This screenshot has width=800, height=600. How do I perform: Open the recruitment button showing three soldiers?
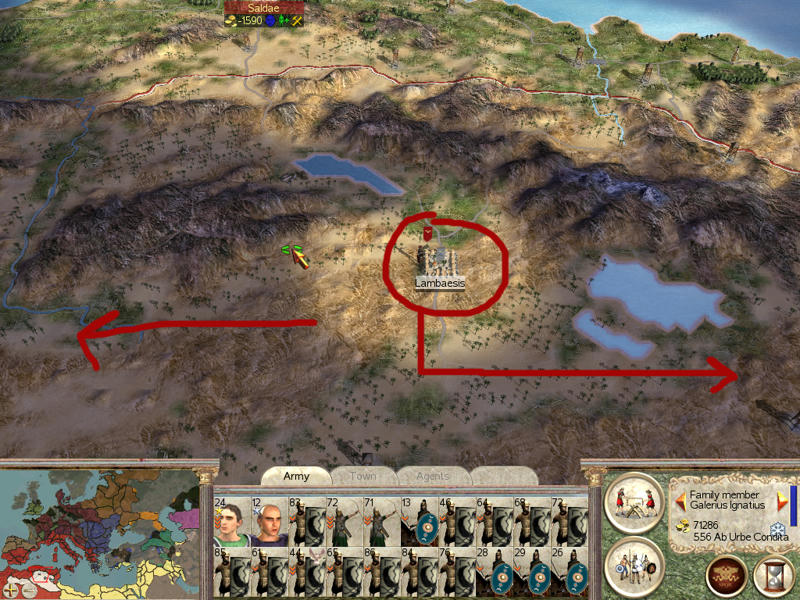(634, 566)
